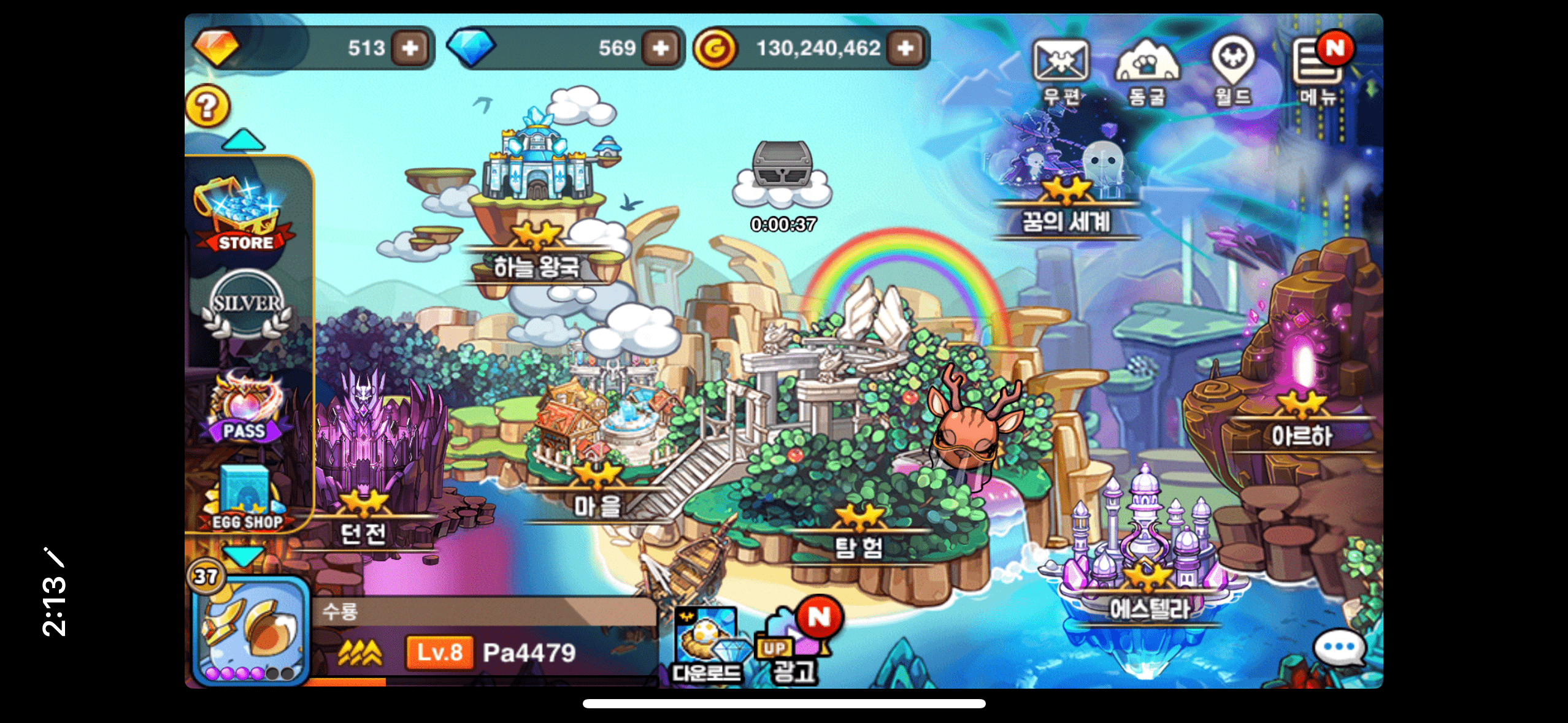
Task: Buy more blue diamonds via plus button
Action: pyautogui.click(x=661, y=48)
